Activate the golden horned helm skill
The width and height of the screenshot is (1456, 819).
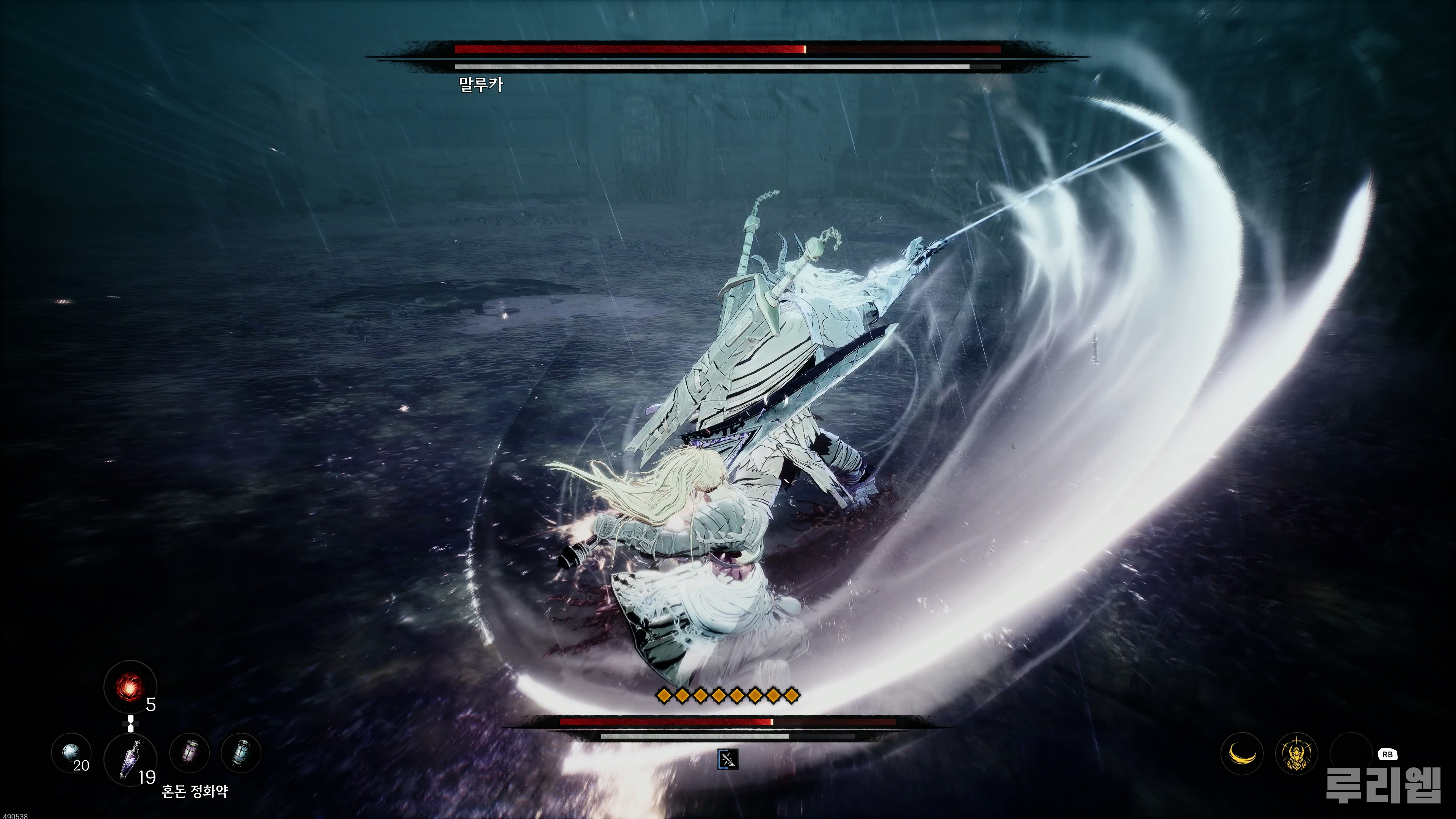[x=1297, y=753]
